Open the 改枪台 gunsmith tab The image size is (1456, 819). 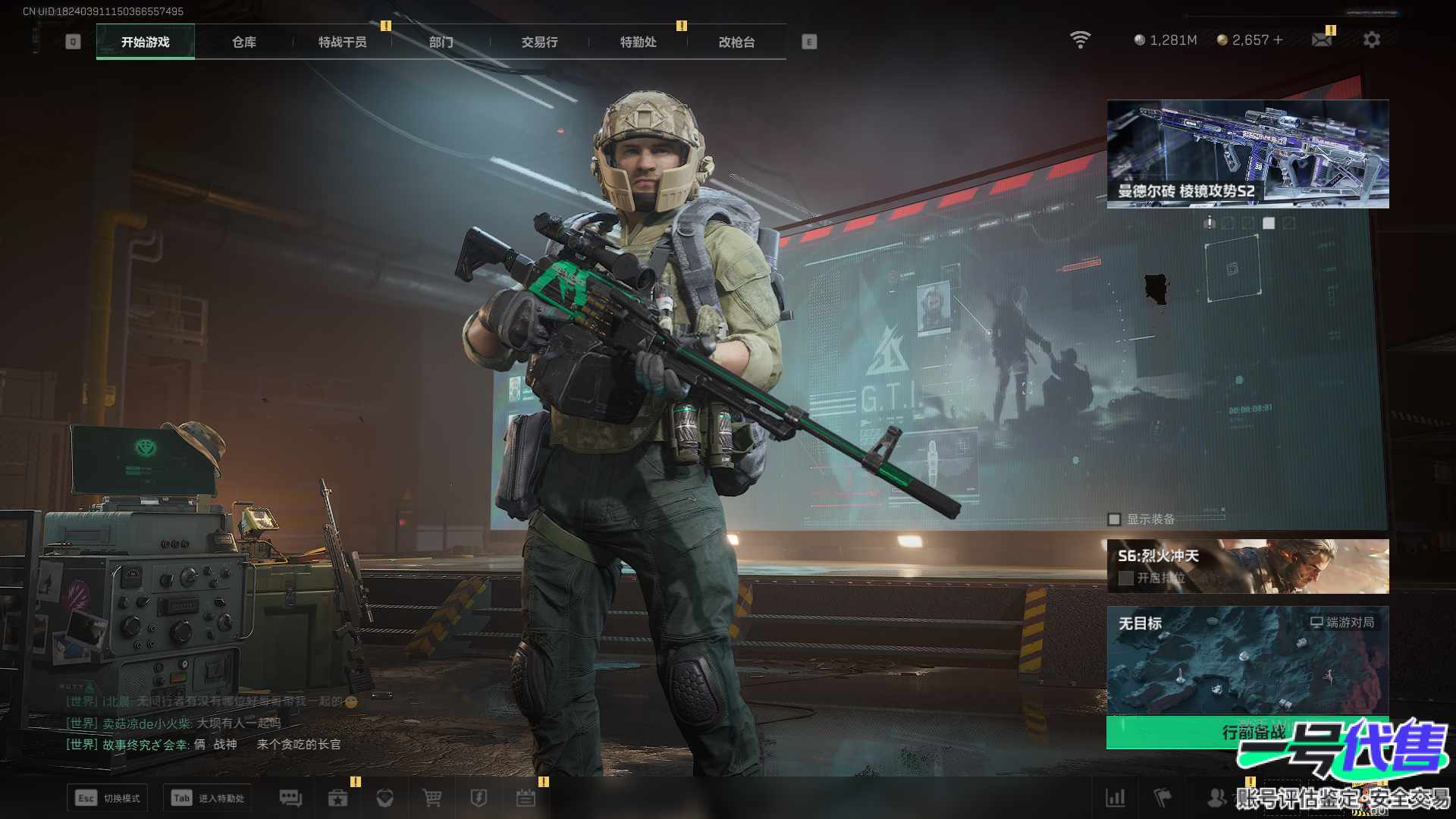[x=736, y=42]
